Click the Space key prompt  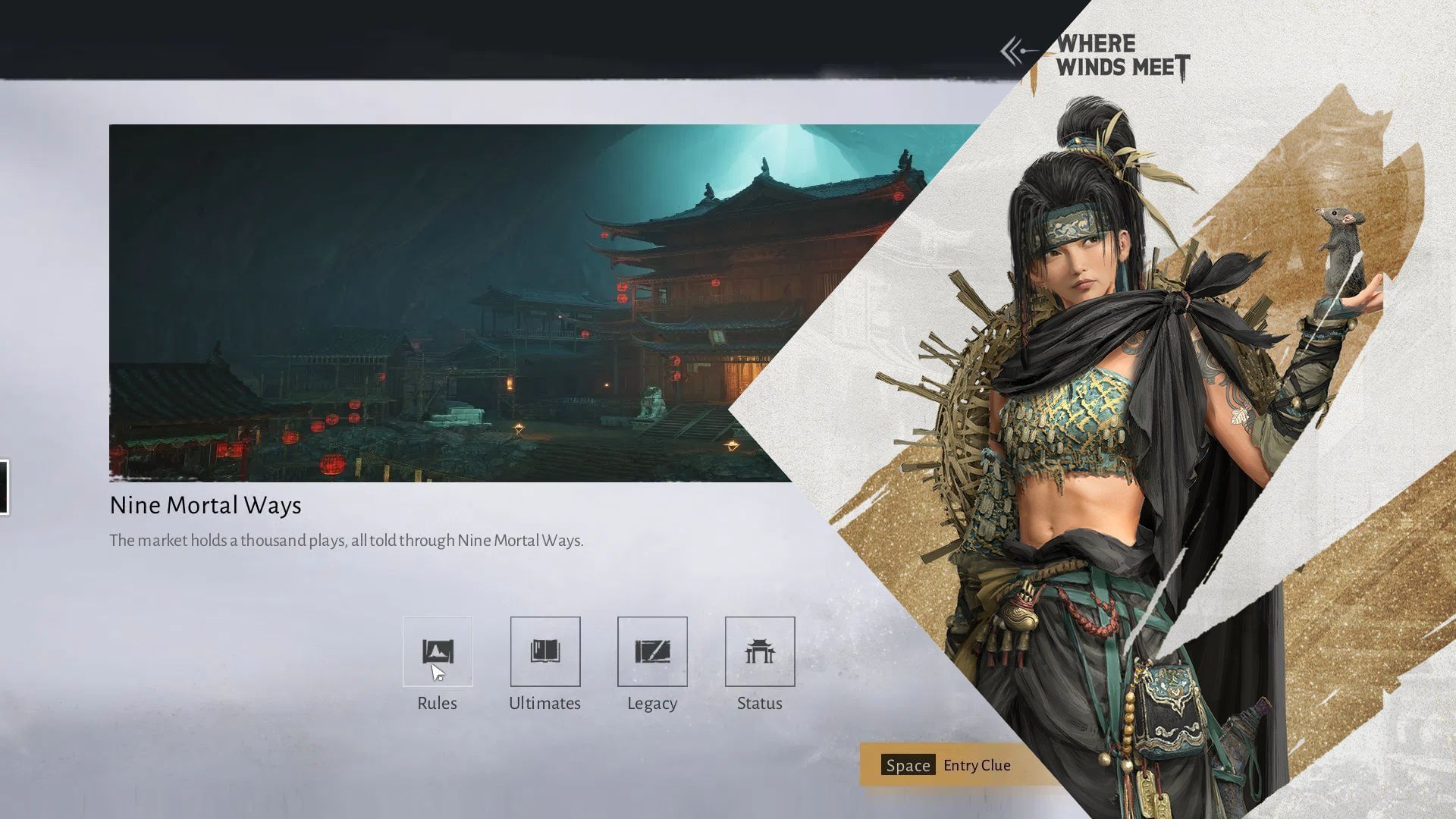[x=907, y=765]
